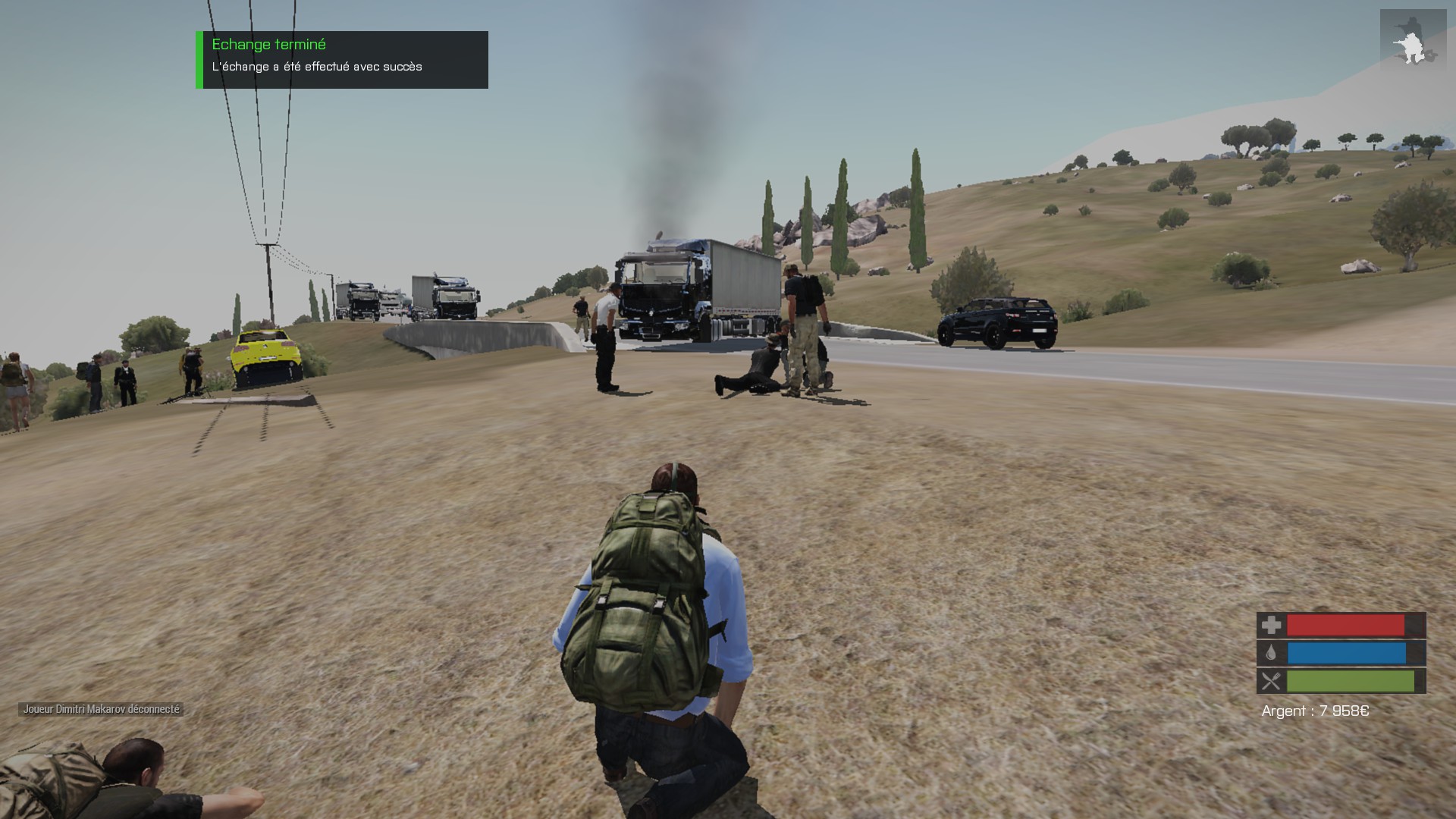Image resolution: width=1456 pixels, height=819 pixels.
Task: Click the soldier stance indicator icon
Action: pos(1412,41)
